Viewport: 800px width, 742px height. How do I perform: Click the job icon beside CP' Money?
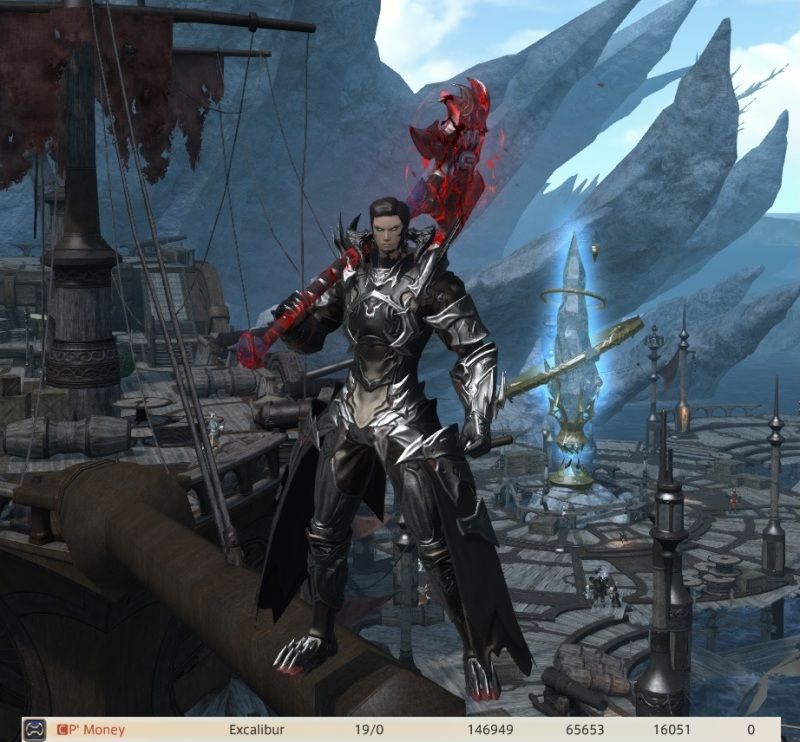click(x=34, y=730)
